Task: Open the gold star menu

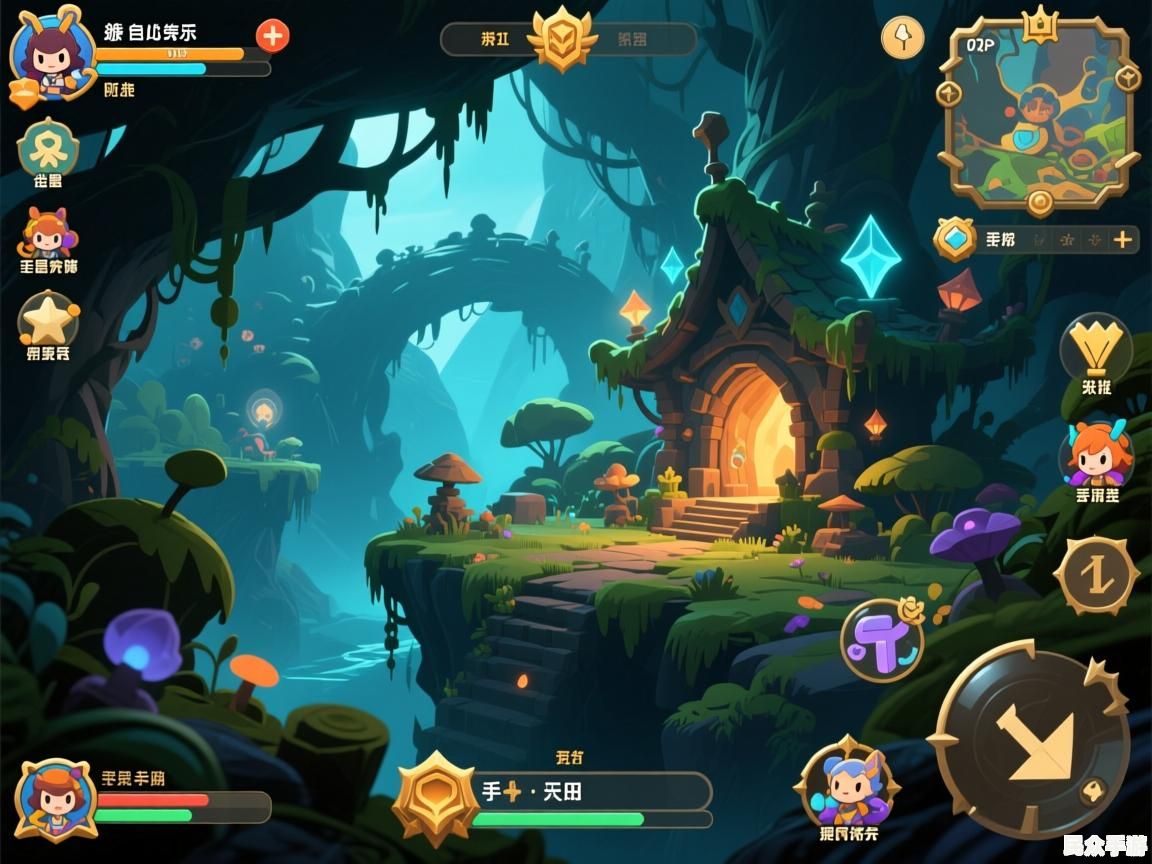Action: [48, 319]
